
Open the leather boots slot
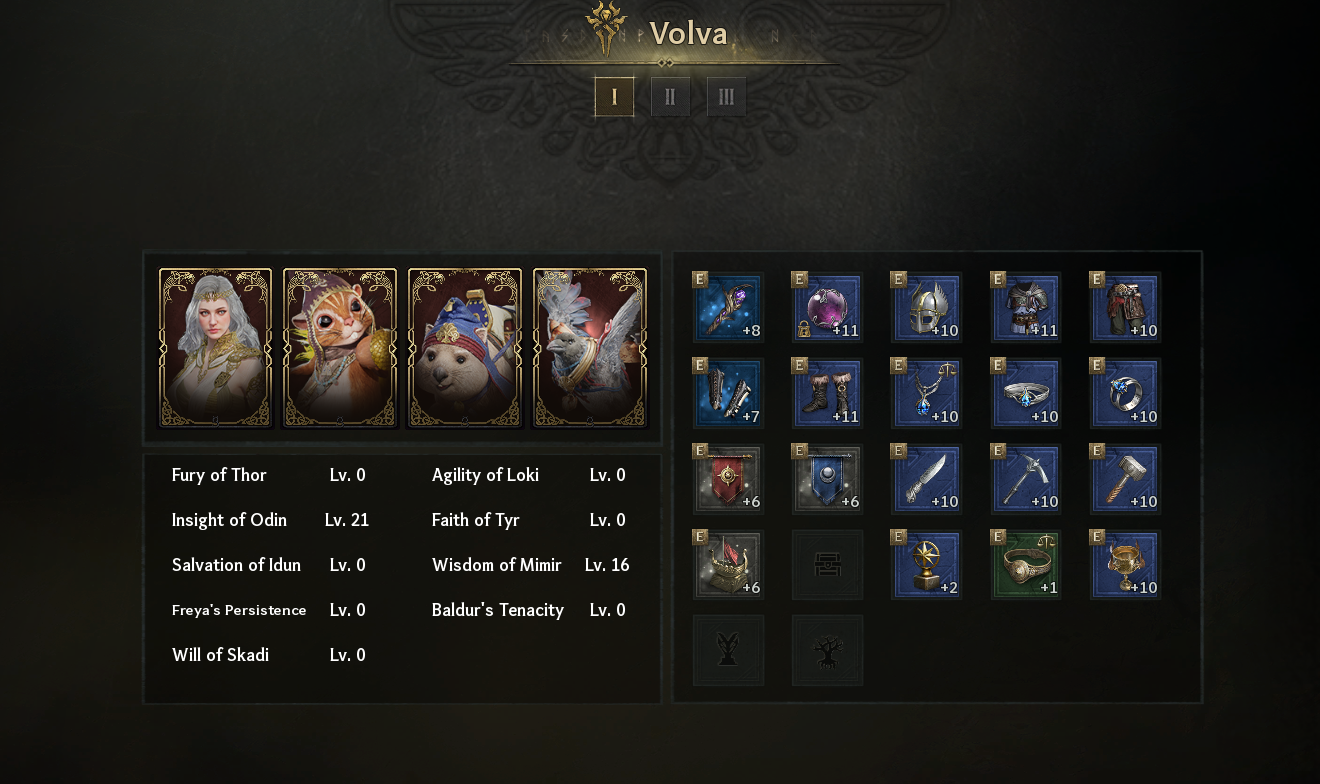coord(827,394)
